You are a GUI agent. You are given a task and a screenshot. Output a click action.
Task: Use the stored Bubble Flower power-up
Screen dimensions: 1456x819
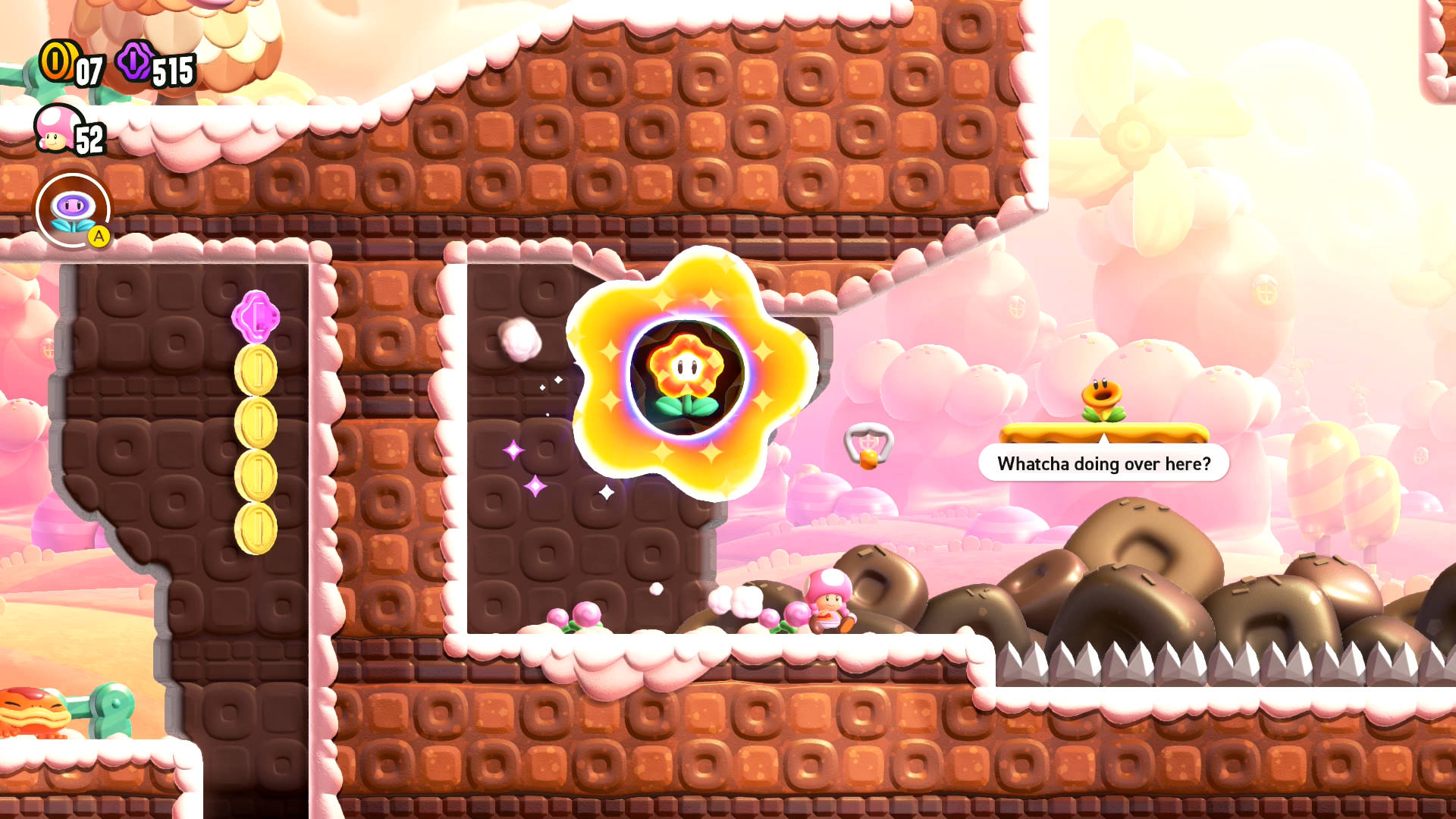tap(73, 210)
